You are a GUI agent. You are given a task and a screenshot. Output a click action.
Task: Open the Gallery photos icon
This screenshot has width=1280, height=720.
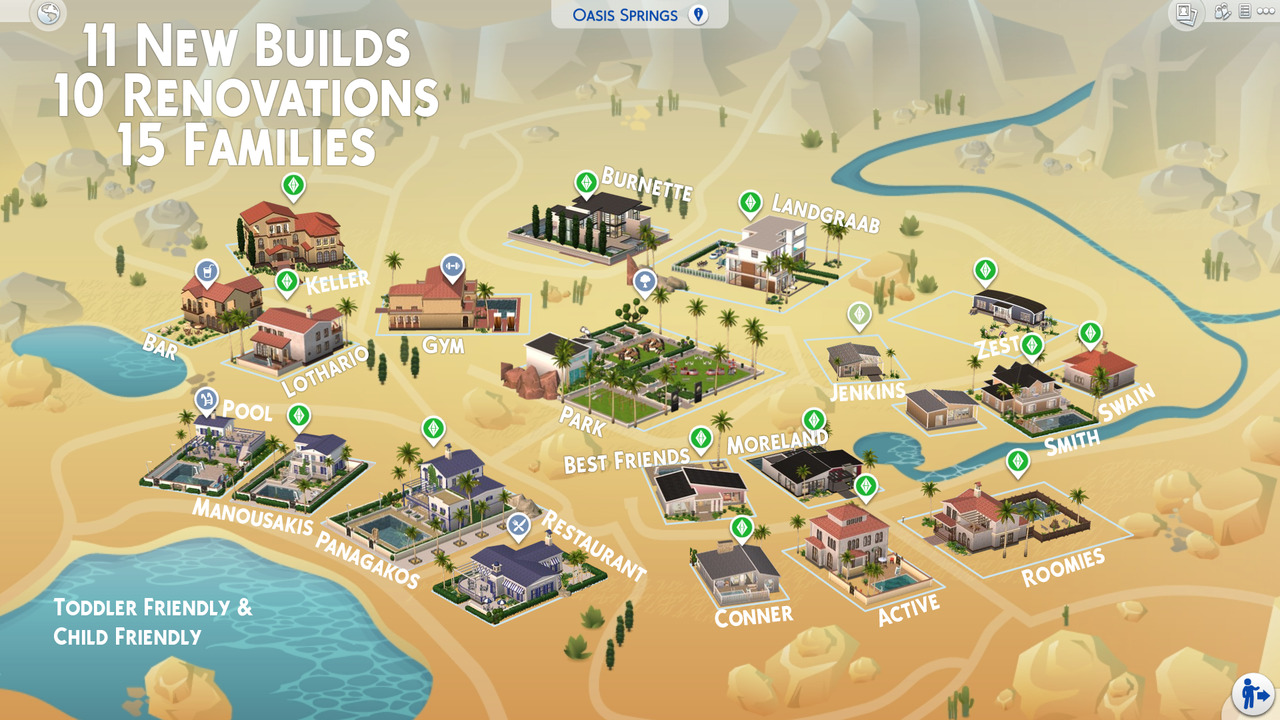(1186, 13)
